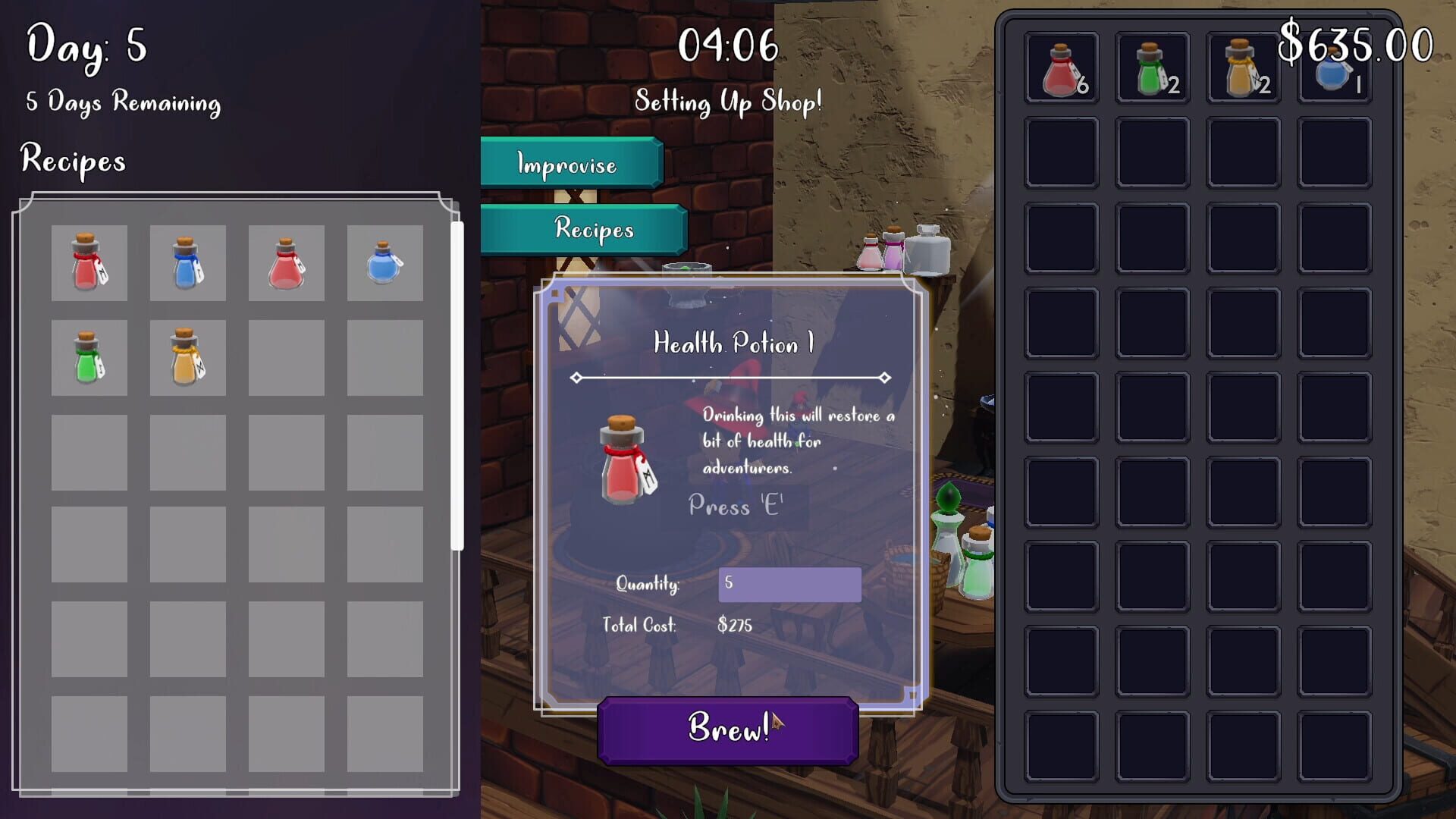Click the money display showing $635.00

(1355, 47)
